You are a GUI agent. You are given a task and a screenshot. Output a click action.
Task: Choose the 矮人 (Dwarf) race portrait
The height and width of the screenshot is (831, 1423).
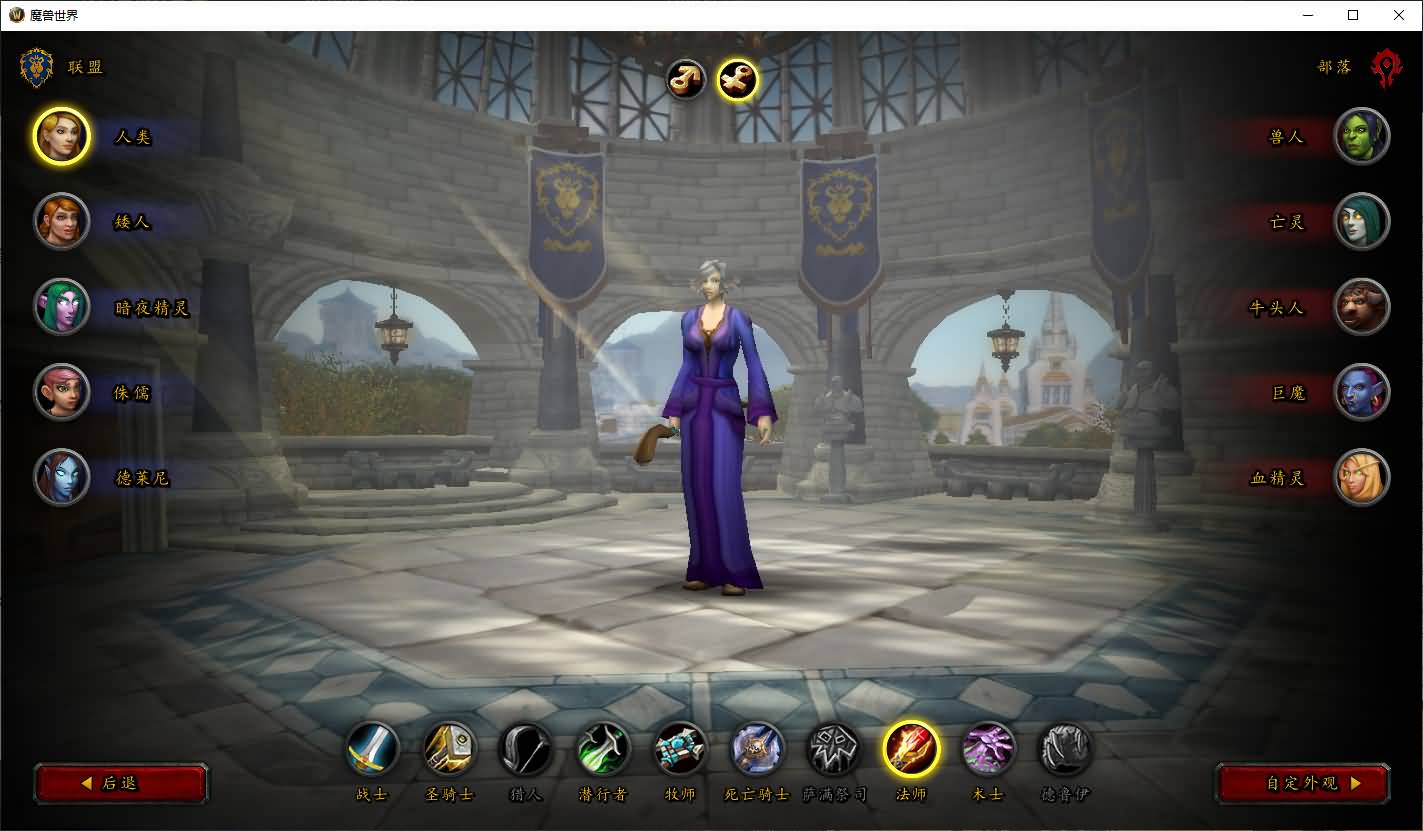click(62, 221)
